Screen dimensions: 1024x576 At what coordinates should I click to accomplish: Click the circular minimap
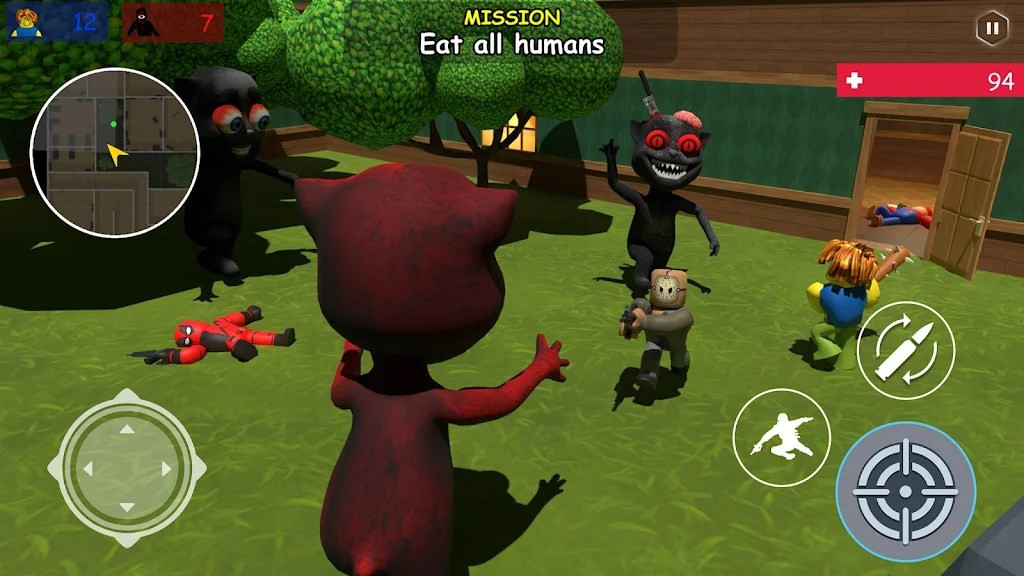(115, 153)
